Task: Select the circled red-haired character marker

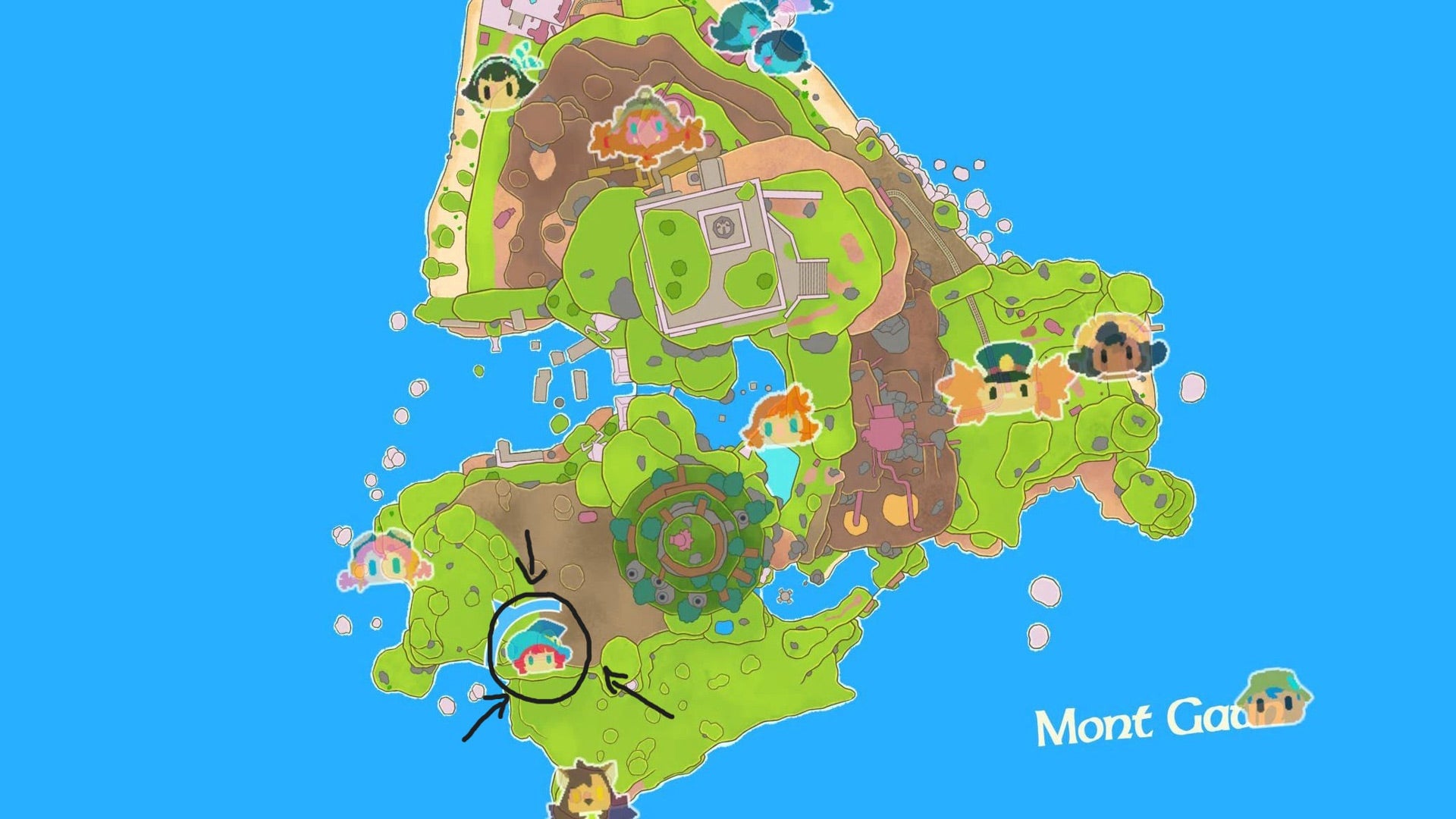Action: pos(541,657)
